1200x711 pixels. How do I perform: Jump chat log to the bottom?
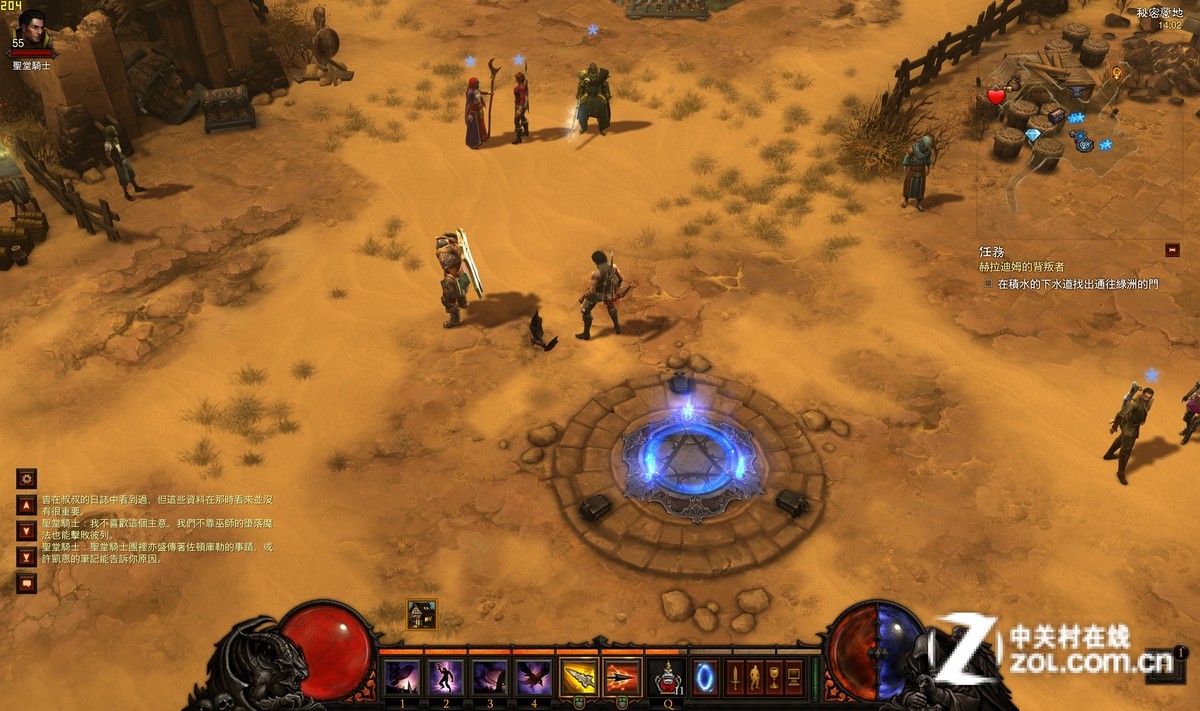click(x=27, y=557)
